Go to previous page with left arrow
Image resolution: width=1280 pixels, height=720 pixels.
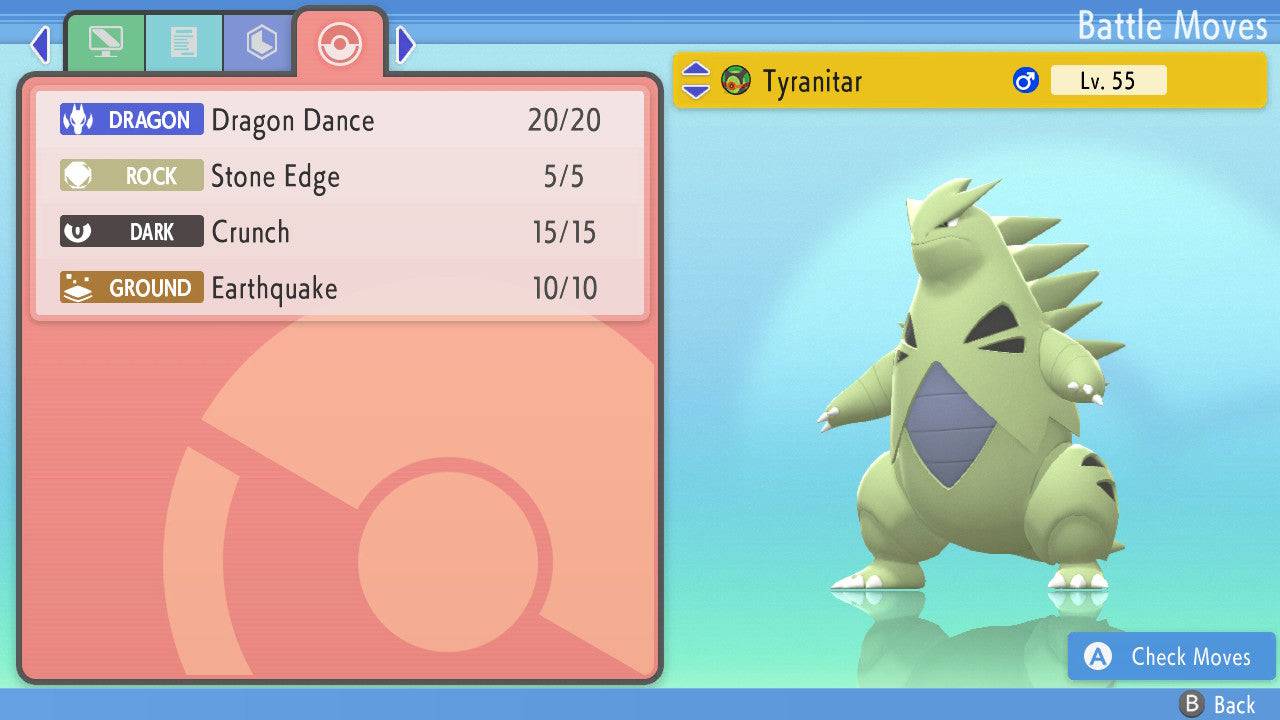40,44
